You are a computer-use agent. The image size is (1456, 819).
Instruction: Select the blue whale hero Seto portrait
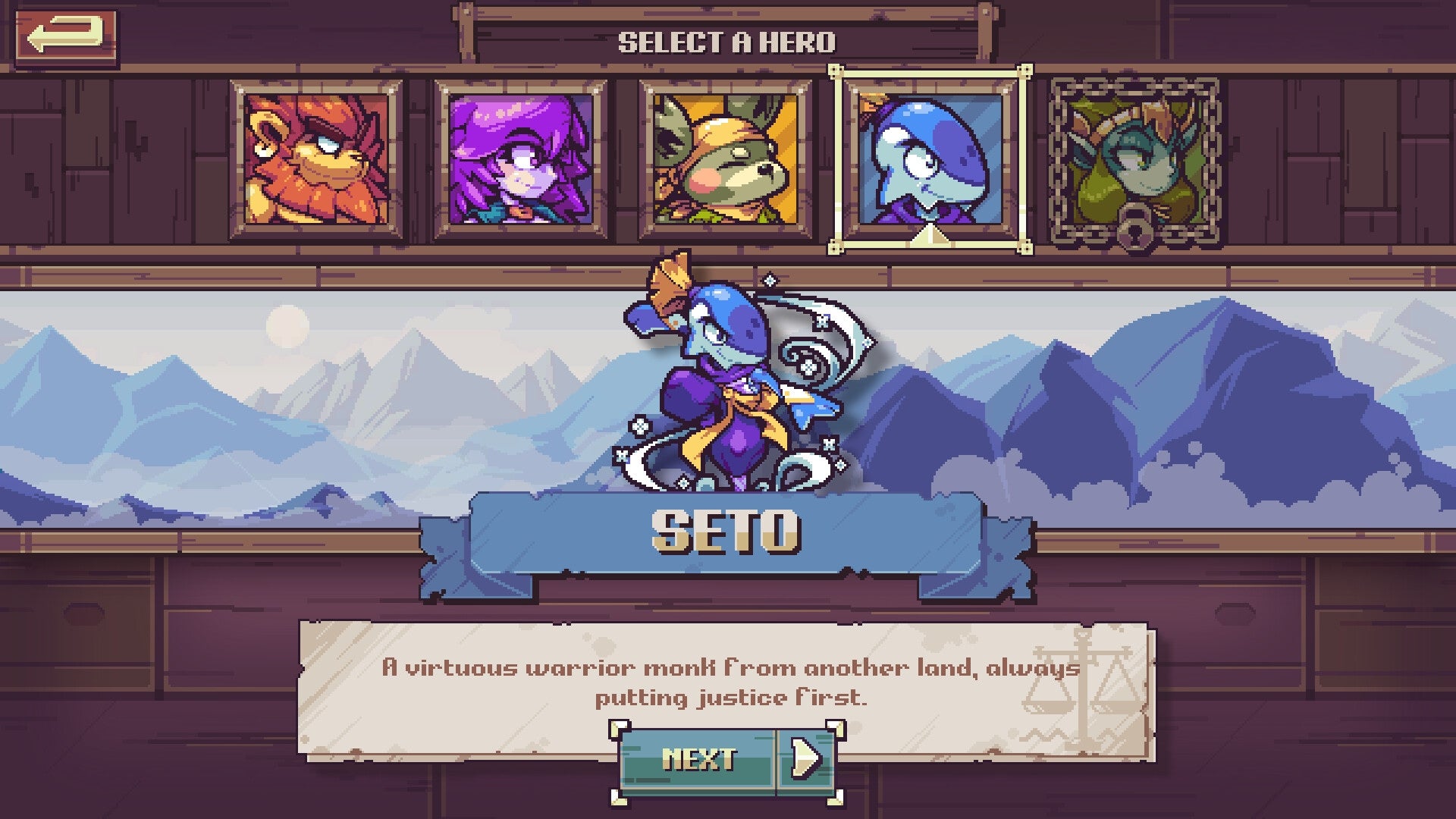(x=929, y=159)
